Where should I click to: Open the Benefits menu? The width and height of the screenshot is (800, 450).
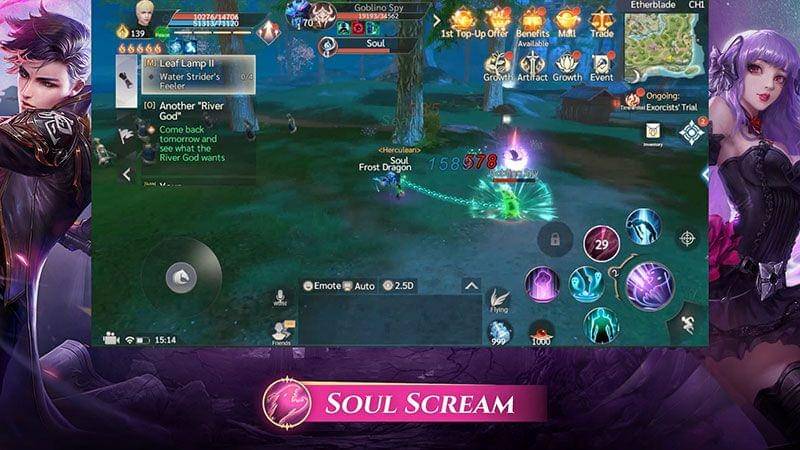click(532, 19)
